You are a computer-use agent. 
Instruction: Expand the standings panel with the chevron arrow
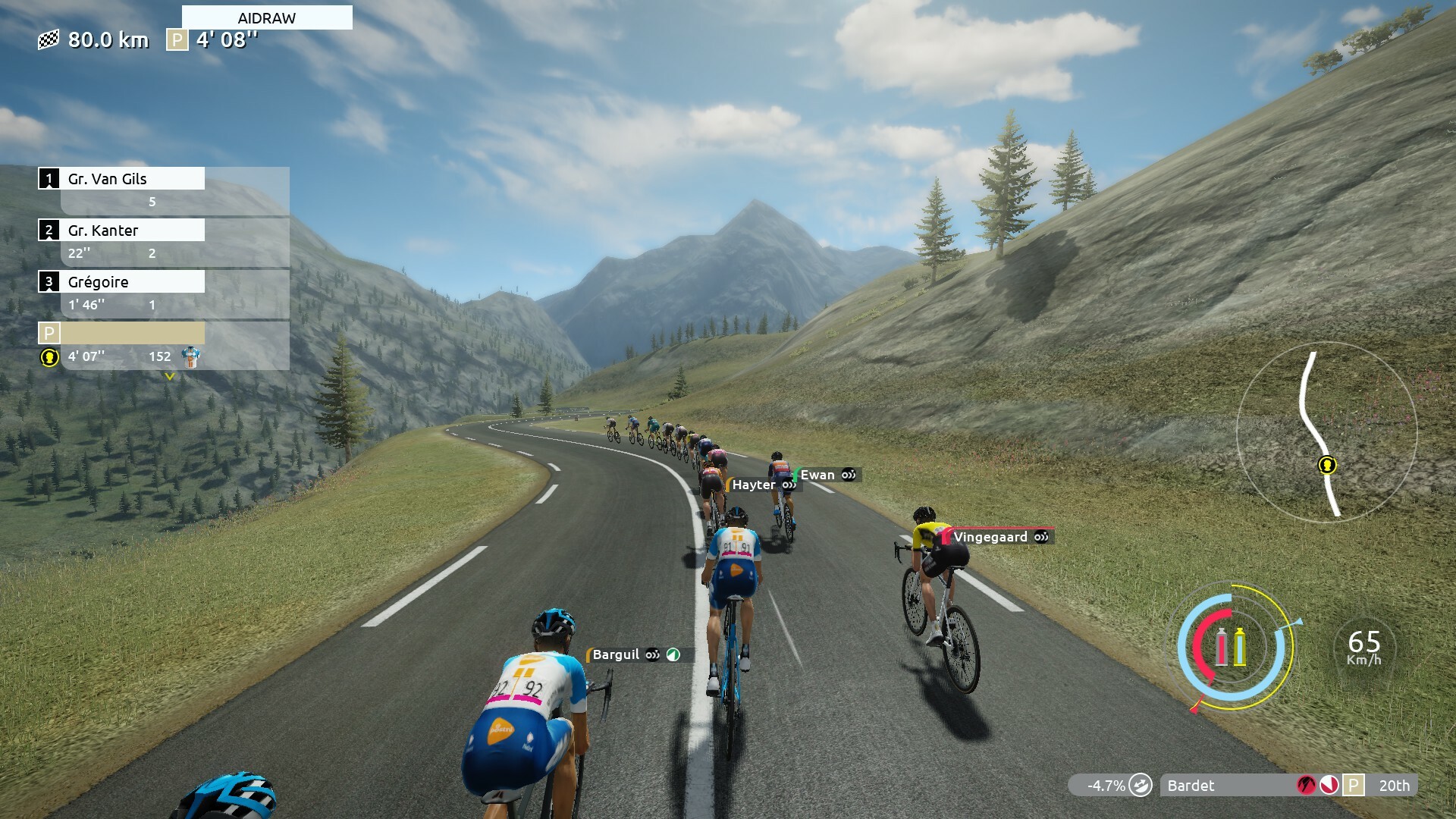[170, 375]
